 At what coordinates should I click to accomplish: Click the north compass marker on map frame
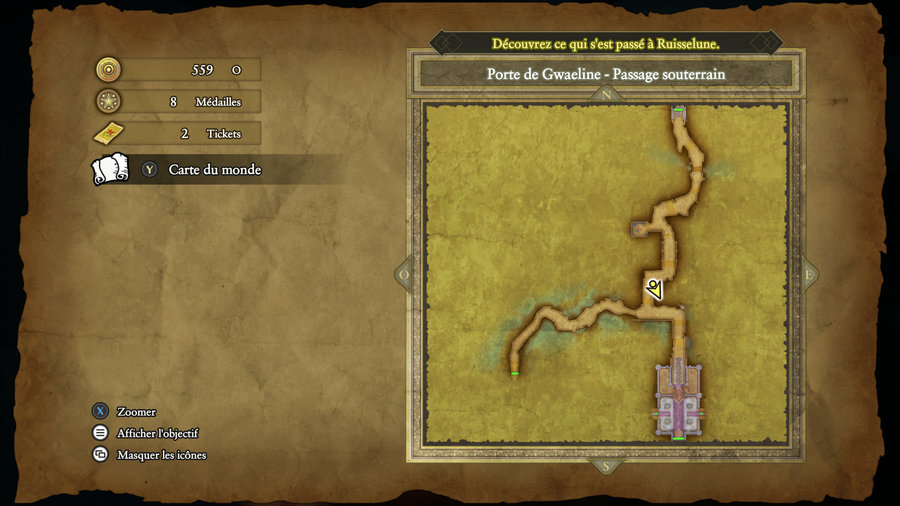(604, 96)
